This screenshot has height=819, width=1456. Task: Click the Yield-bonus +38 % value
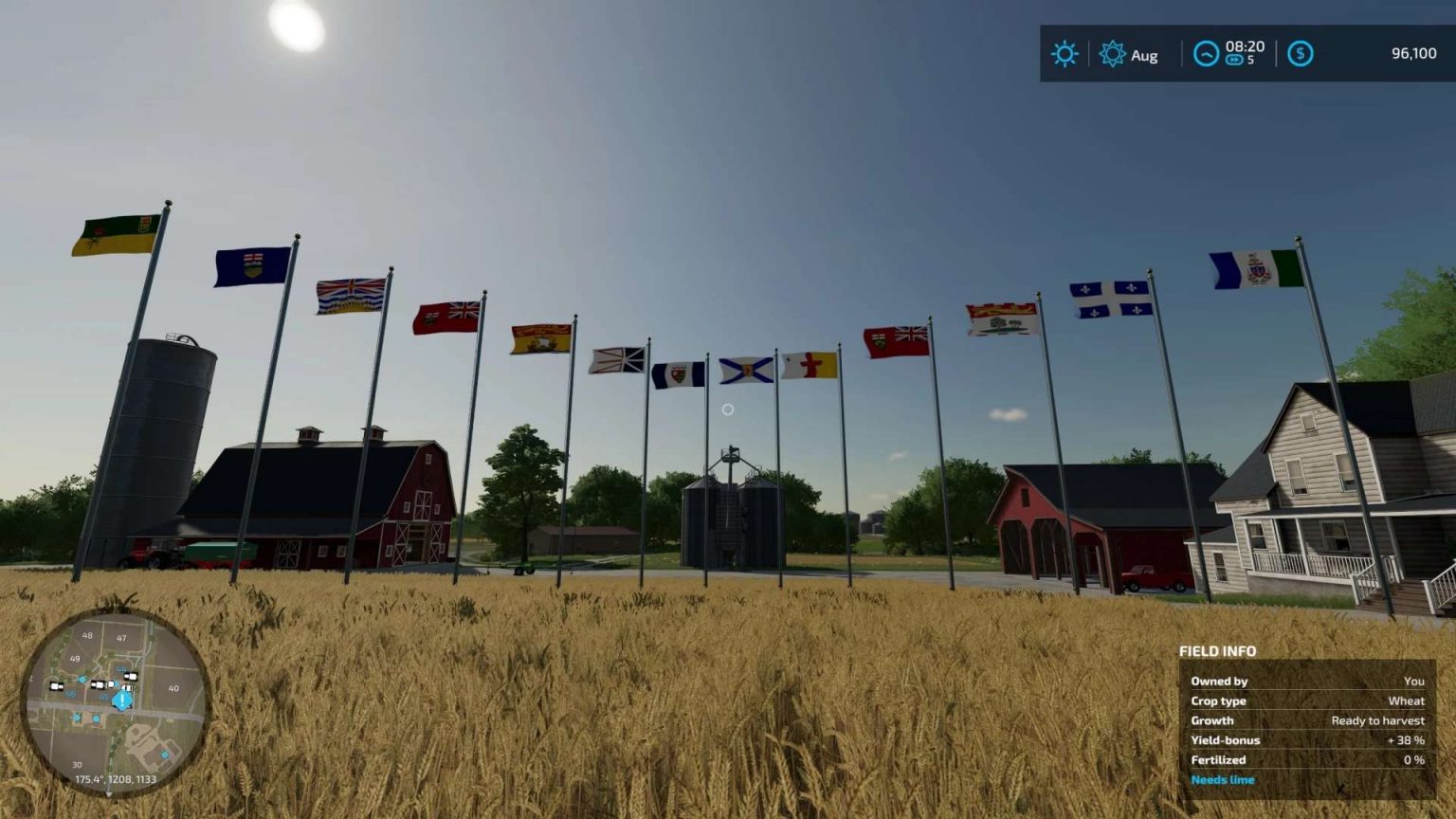tap(1407, 740)
